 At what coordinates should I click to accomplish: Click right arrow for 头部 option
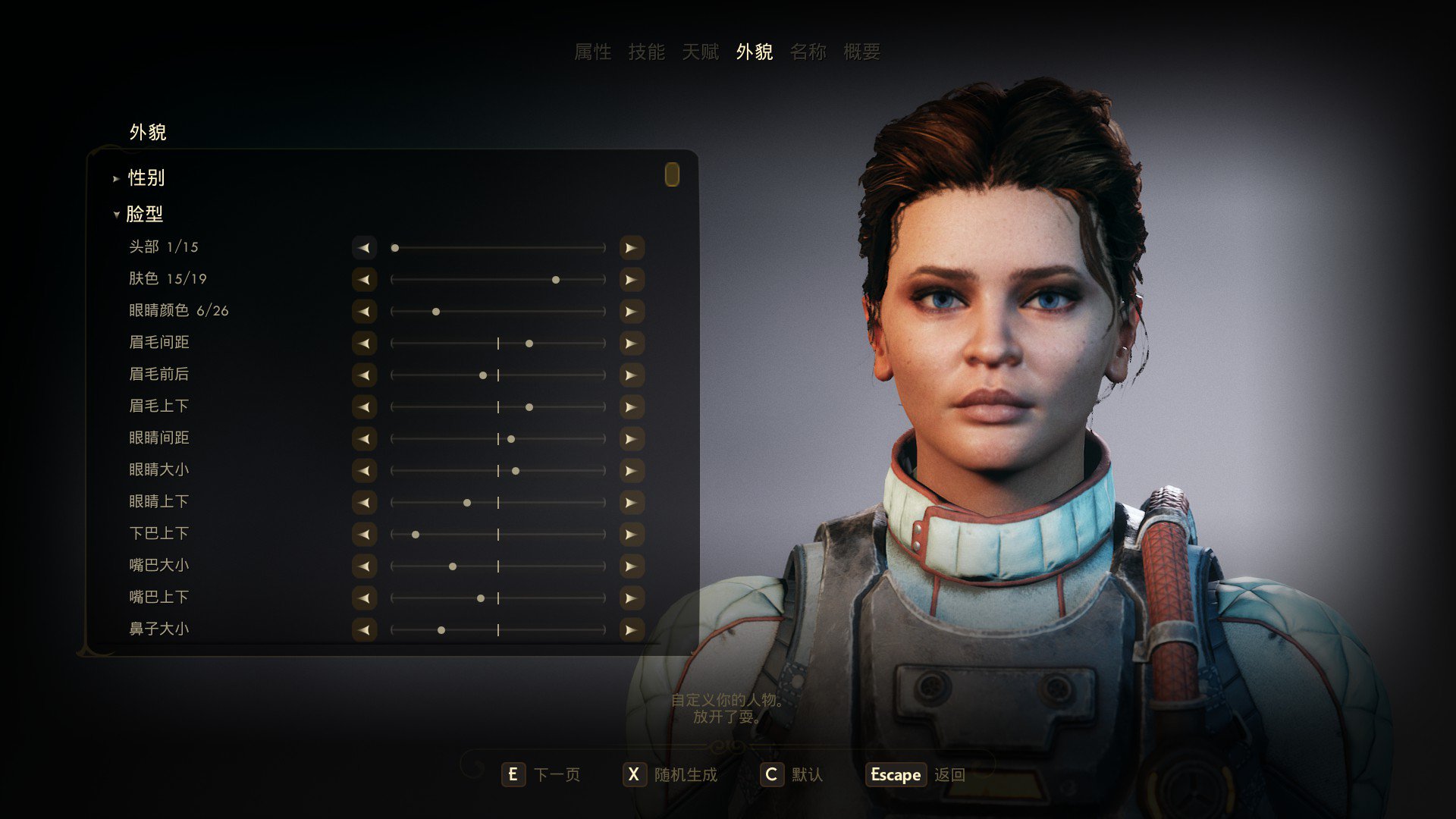point(631,248)
